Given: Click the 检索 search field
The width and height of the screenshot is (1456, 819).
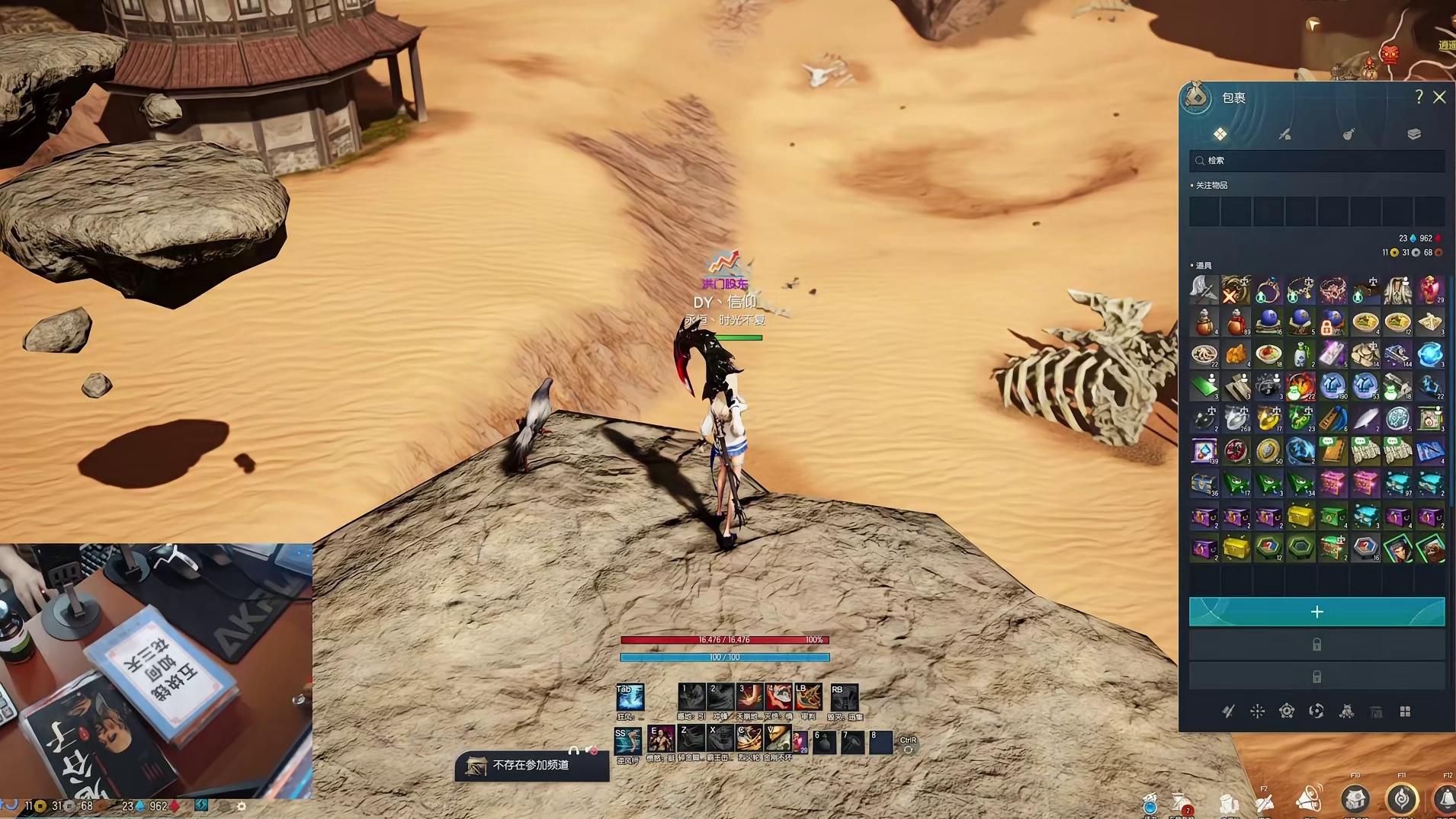Looking at the screenshot, I should pos(1317,161).
